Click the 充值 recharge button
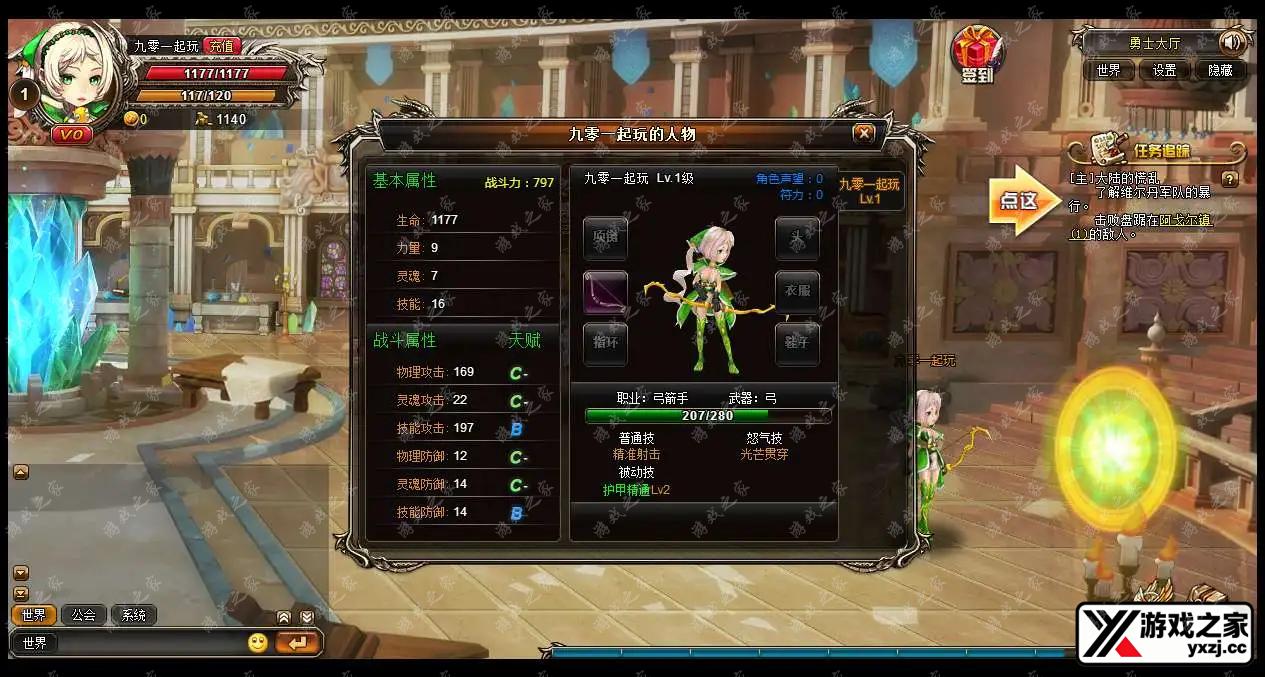1265x677 pixels. click(x=221, y=46)
